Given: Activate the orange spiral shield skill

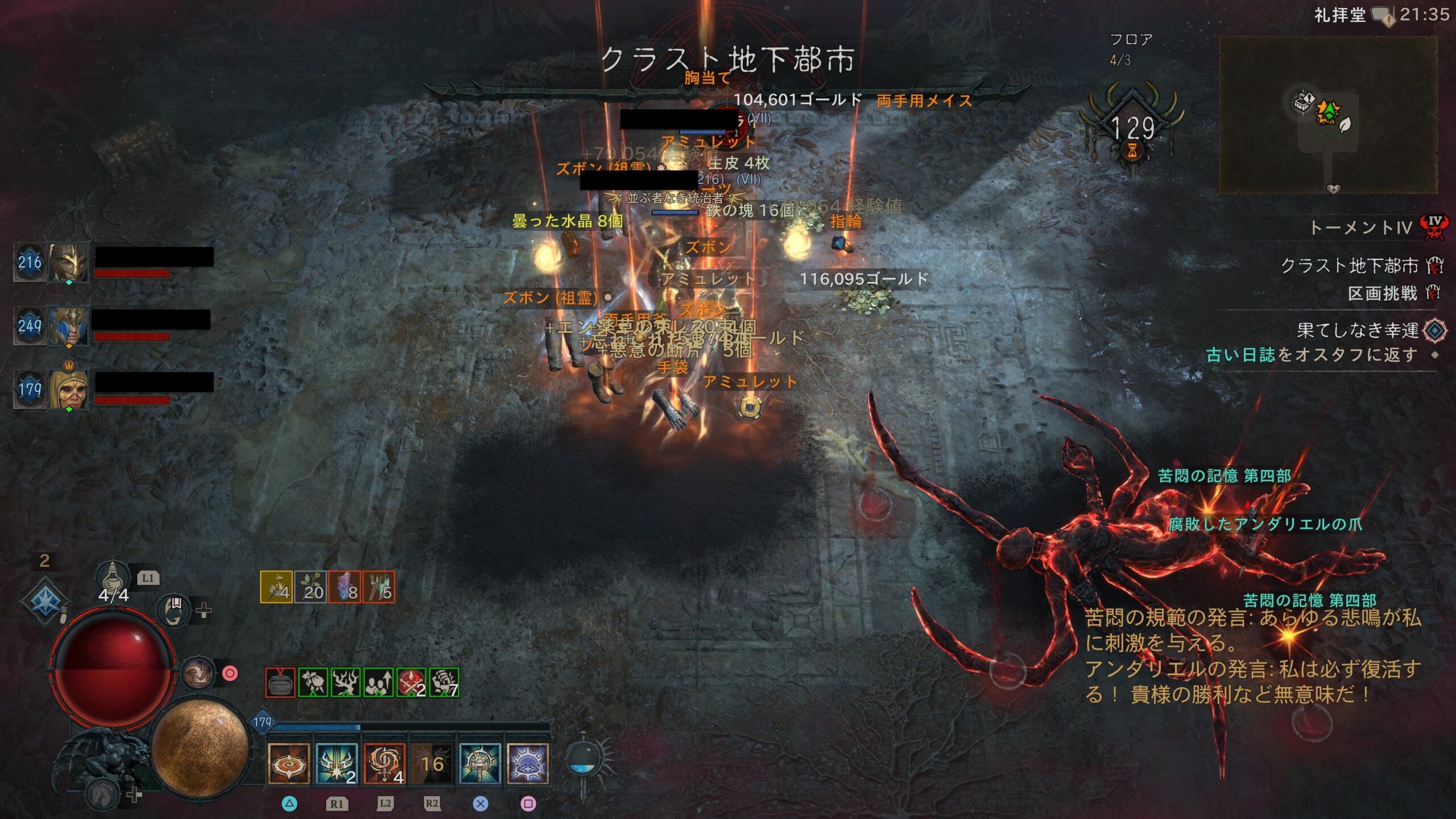Looking at the screenshot, I should click(x=288, y=764).
